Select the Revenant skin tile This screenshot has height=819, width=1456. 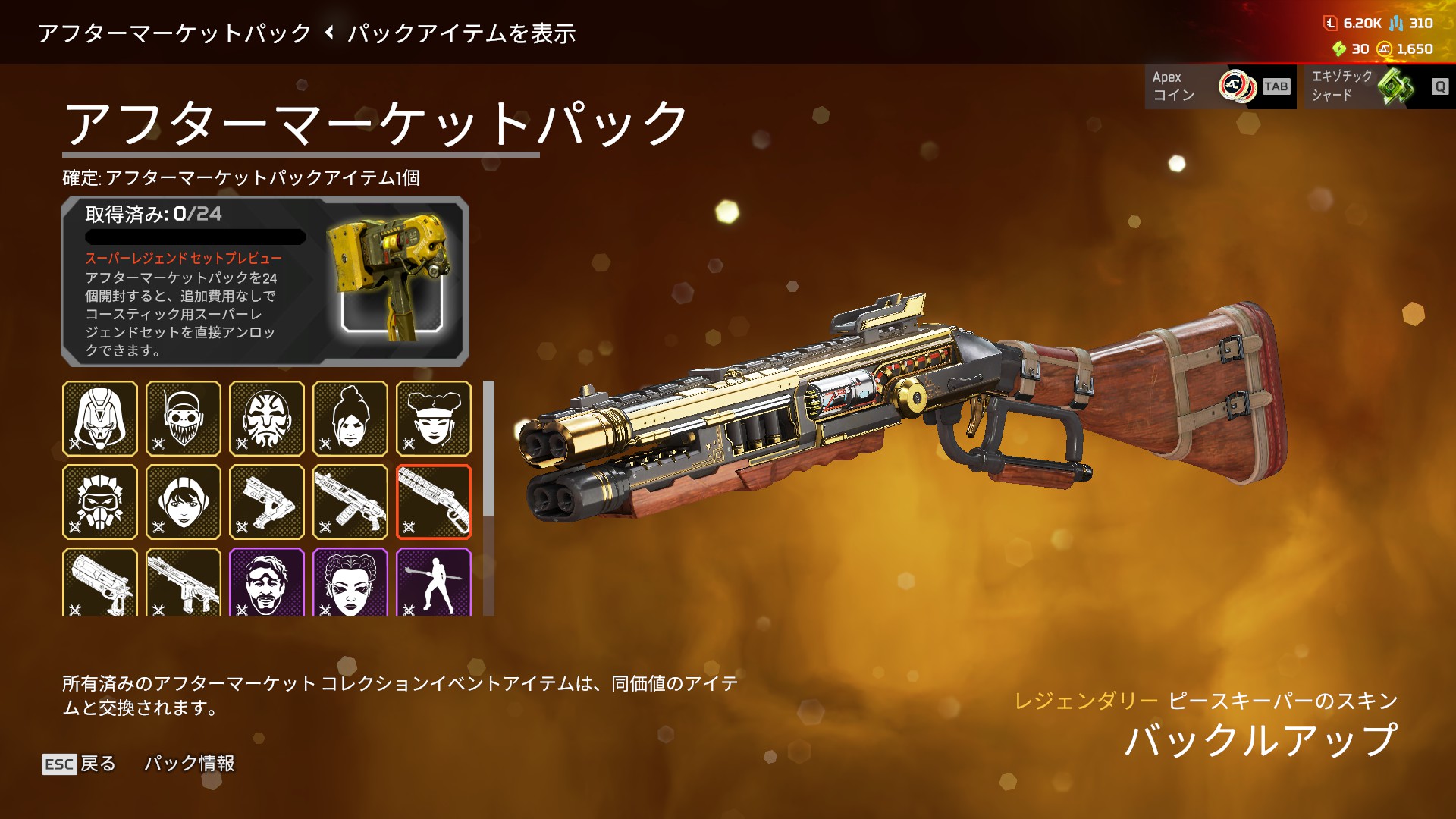[100, 419]
